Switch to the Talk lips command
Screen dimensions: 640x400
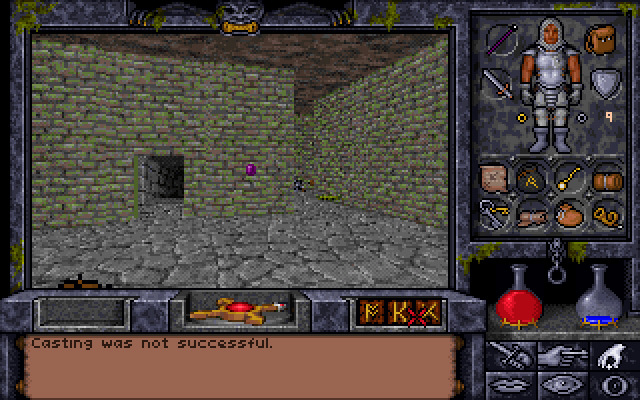pos(512,385)
